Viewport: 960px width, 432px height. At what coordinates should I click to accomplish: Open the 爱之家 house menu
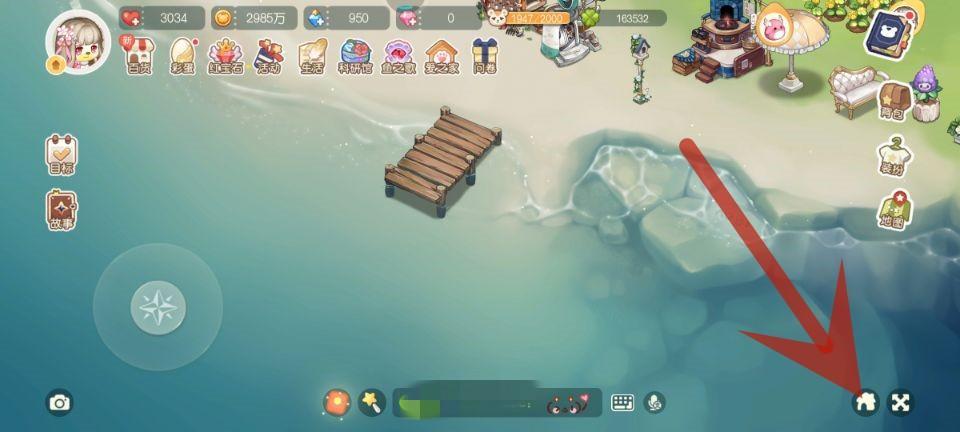(x=441, y=56)
